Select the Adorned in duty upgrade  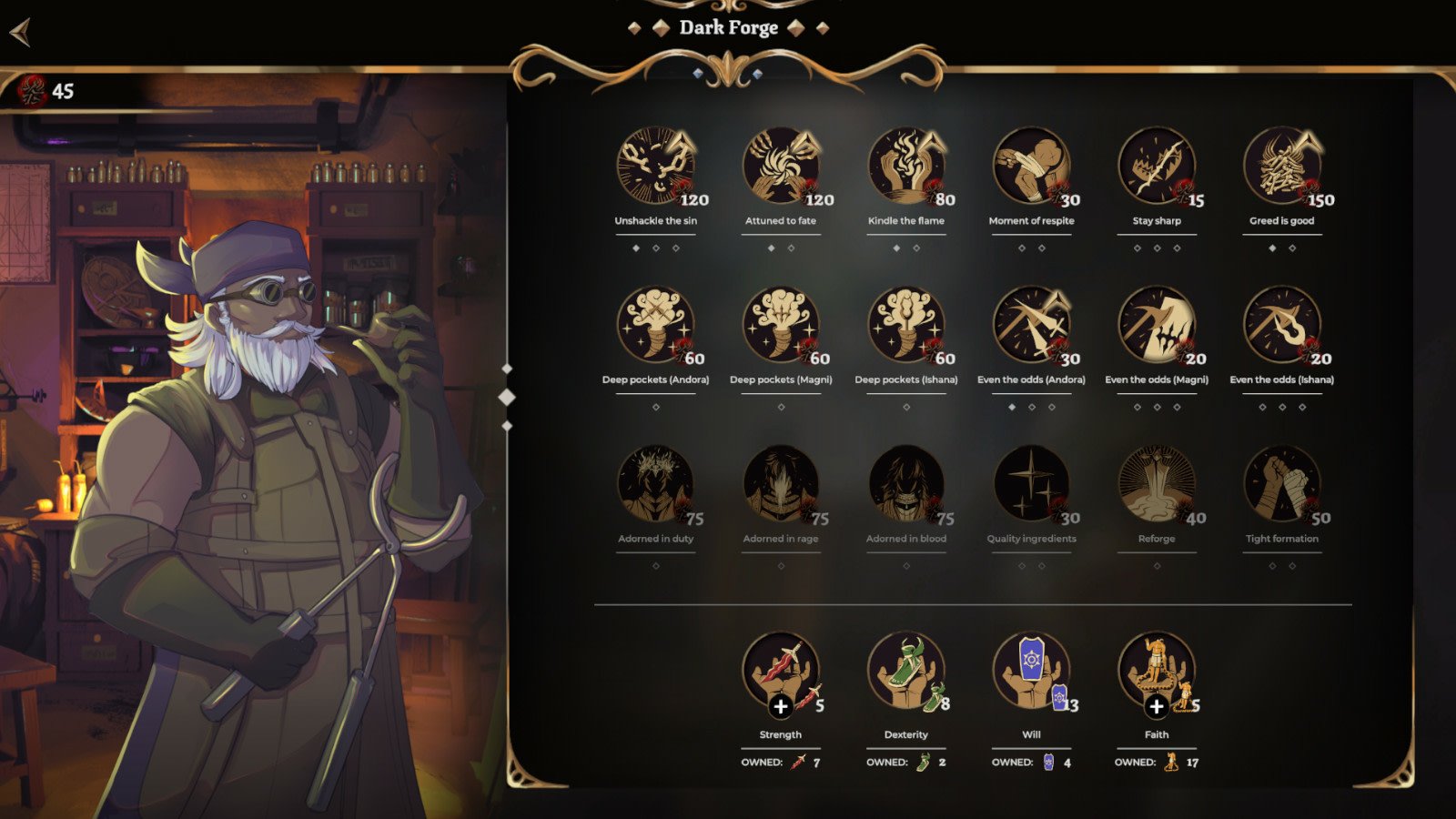(x=655, y=485)
